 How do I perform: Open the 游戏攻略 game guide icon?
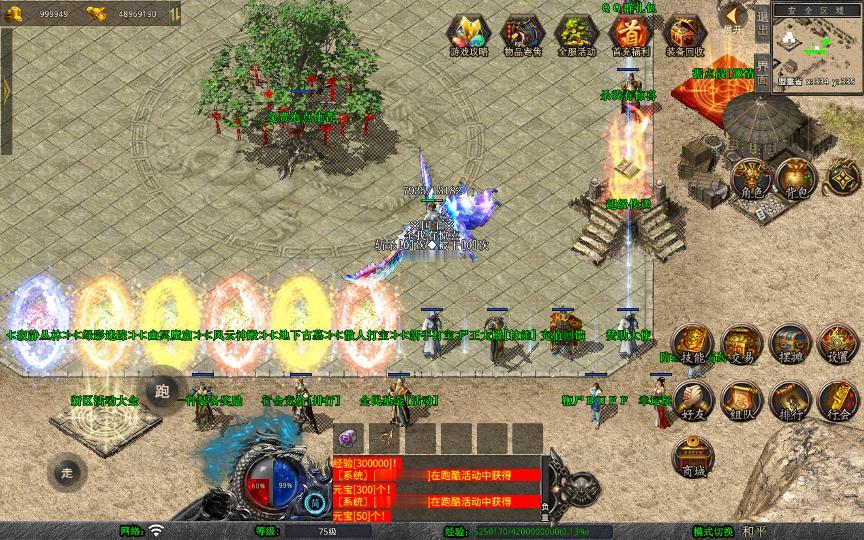coord(466,35)
